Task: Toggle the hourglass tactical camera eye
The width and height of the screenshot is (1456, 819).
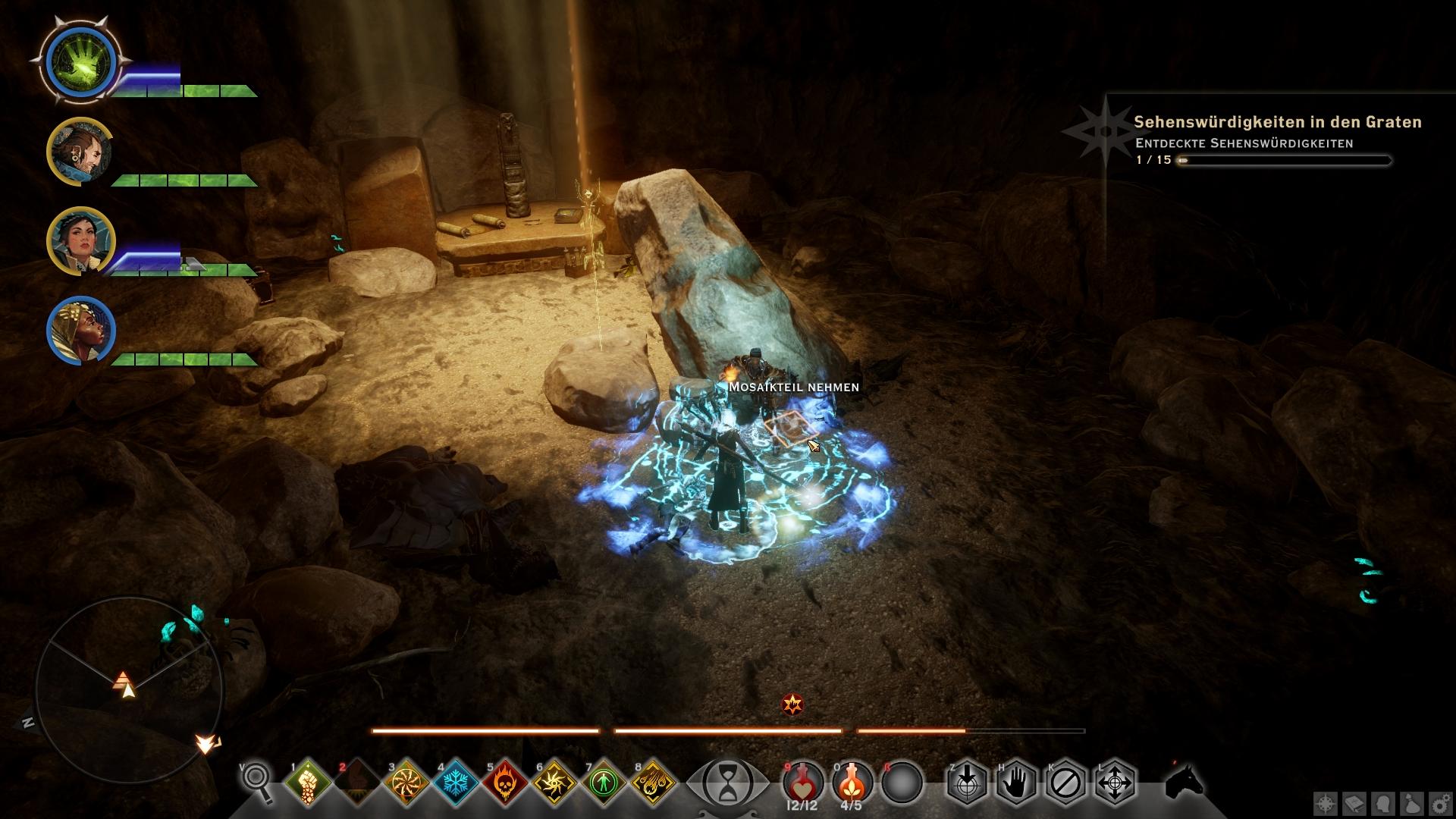Action: 726,782
